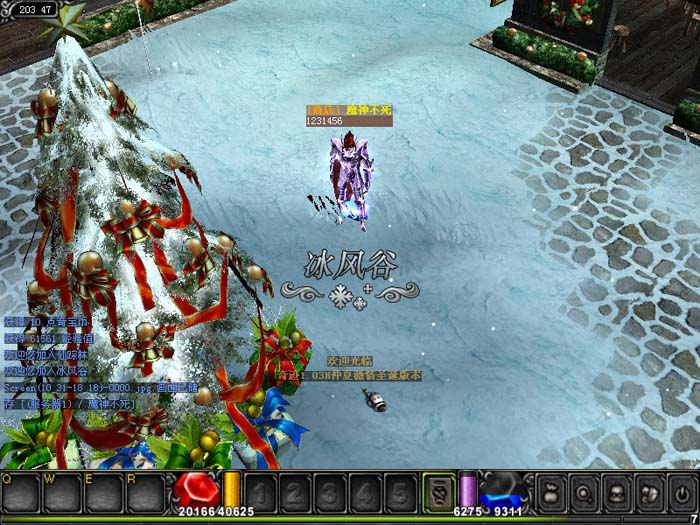This screenshot has width=700, height=525.
Task: Select the R skill slot
Action: click(146, 494)
